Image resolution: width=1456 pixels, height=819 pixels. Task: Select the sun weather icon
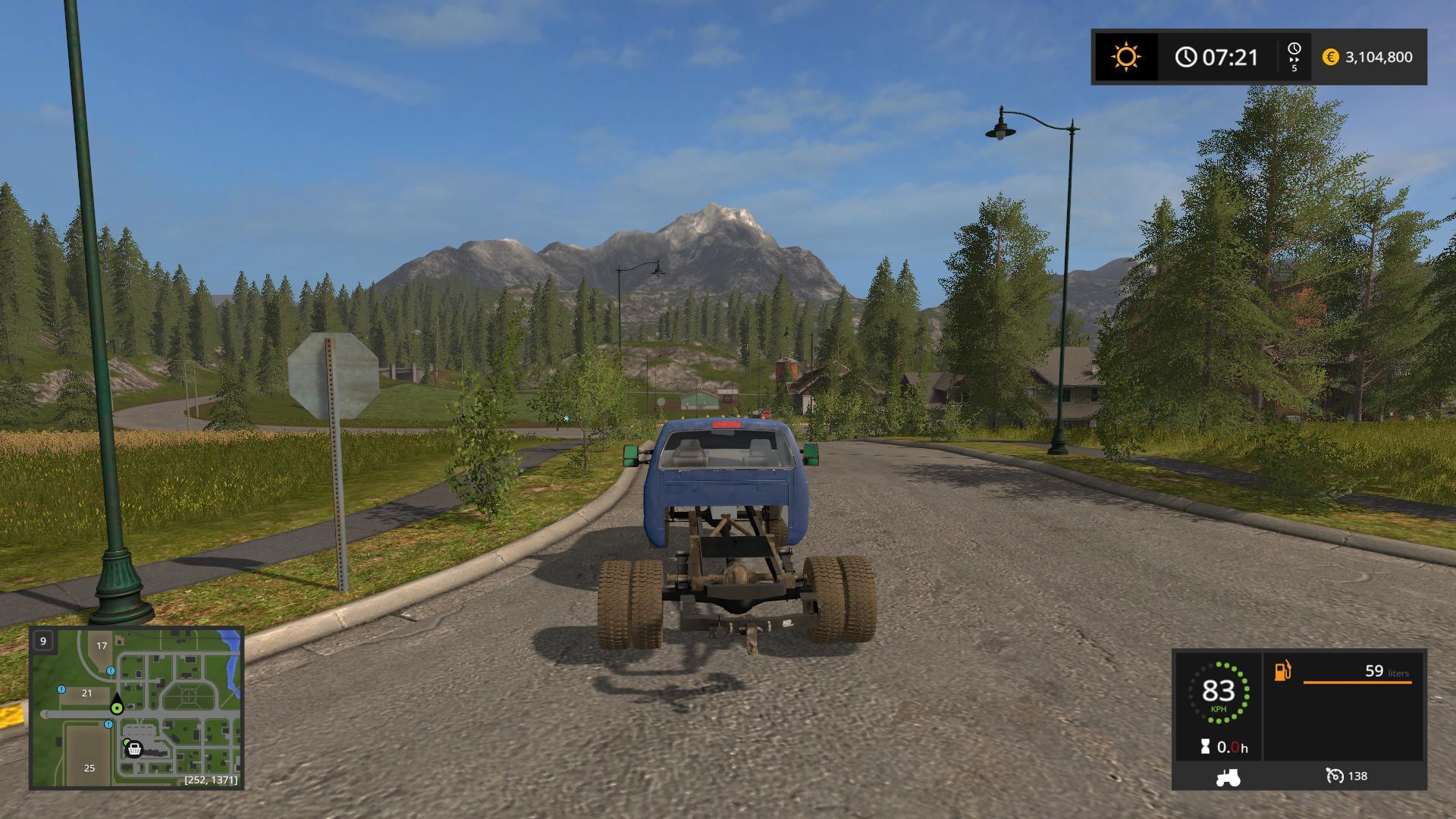(x=1125, y=57)
